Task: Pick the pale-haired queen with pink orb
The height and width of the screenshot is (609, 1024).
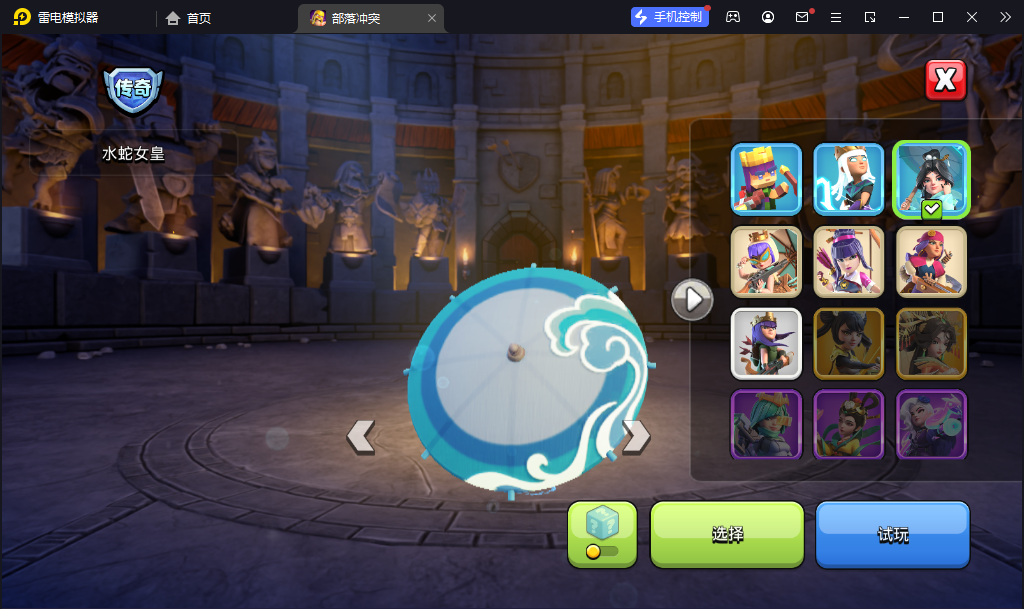Action: point(931,425)
